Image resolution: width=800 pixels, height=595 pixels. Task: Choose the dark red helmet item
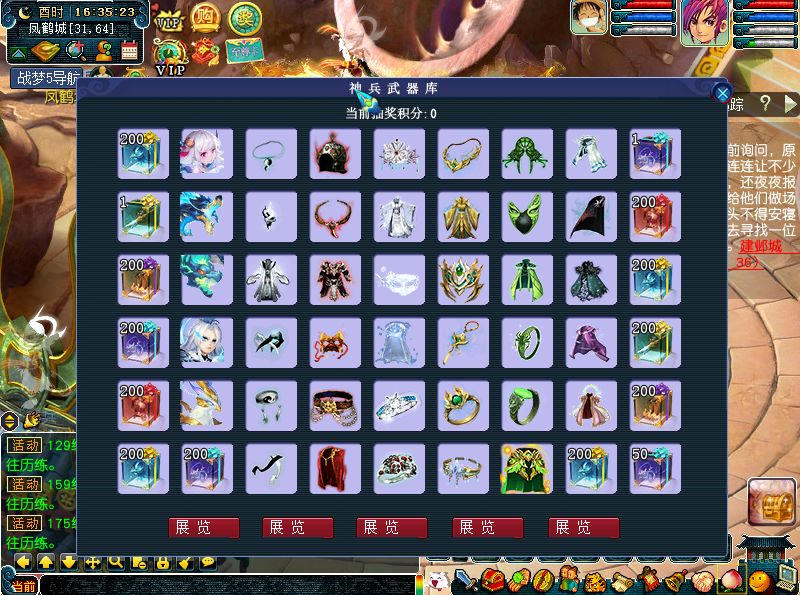pos(335,153)
